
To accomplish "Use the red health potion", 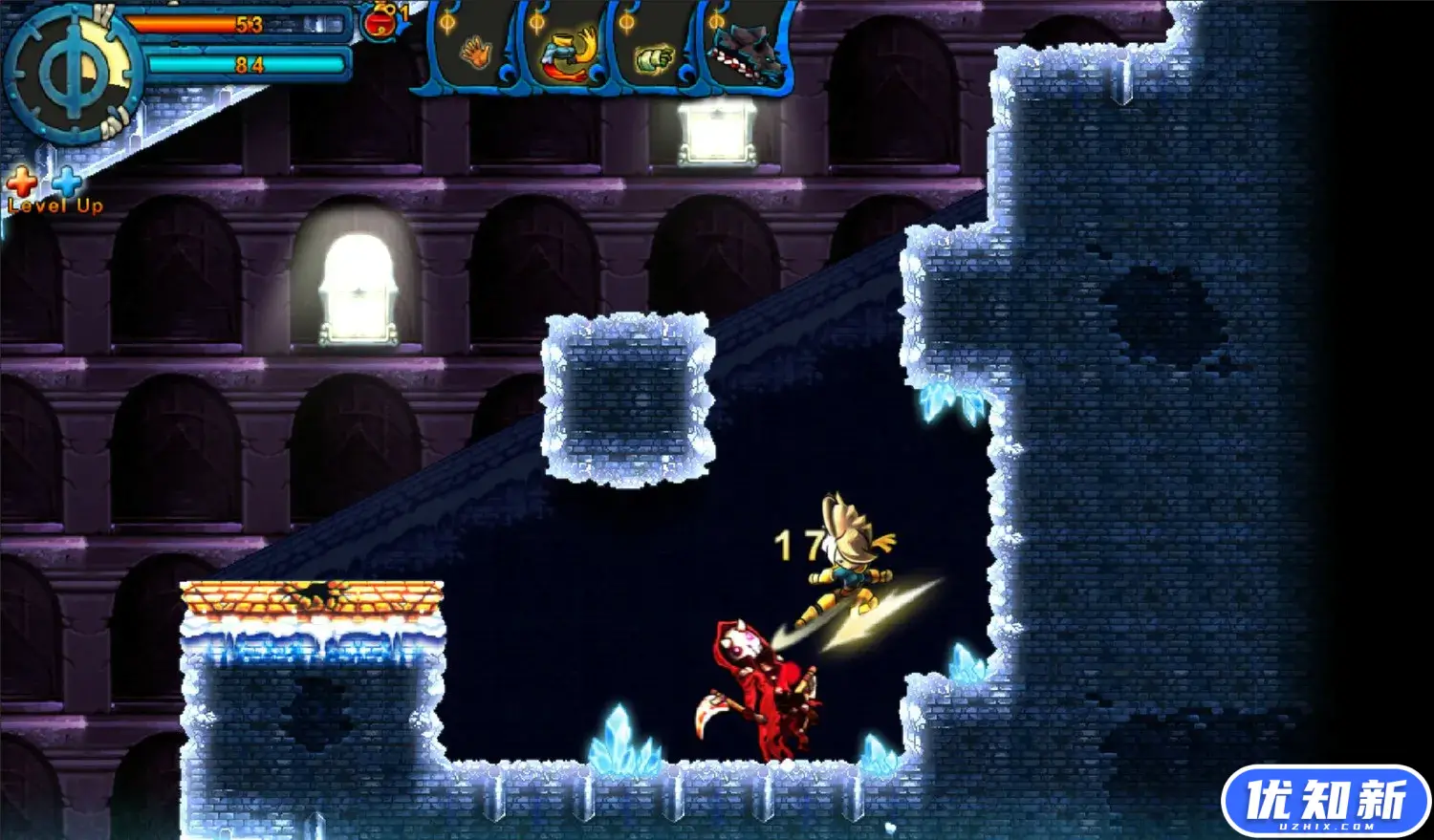I will (x=380, y=23).
